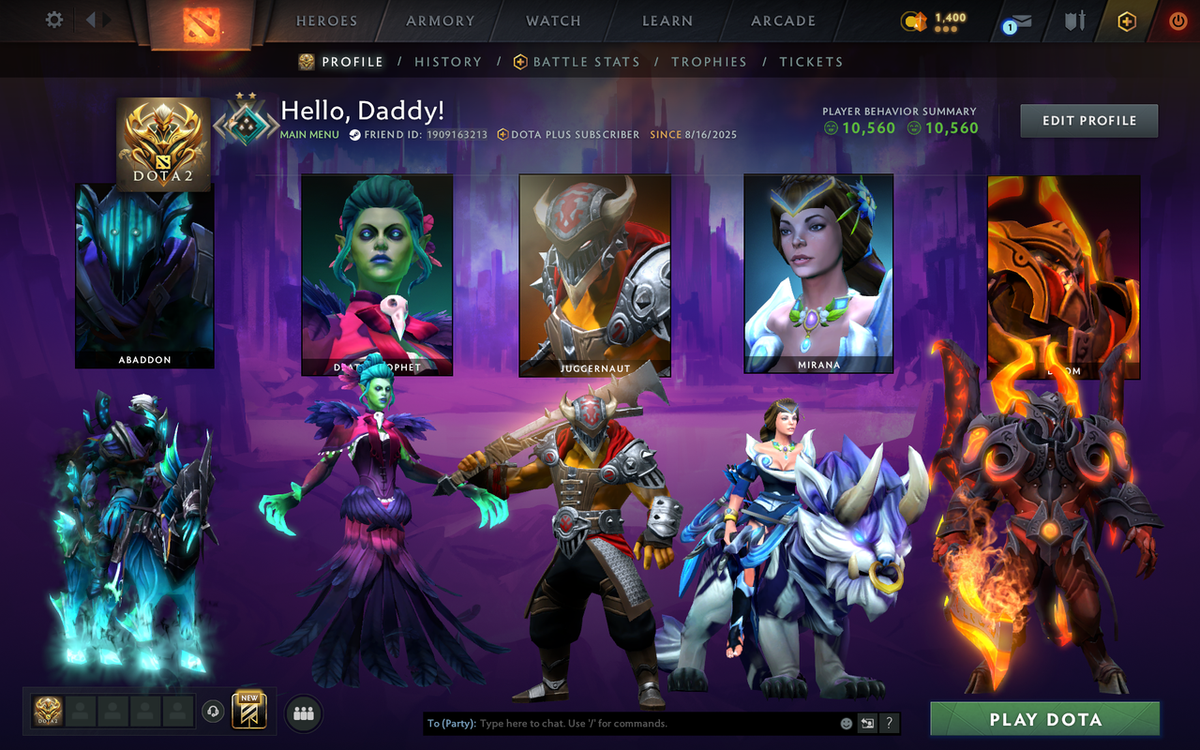
Task: Open the settings gear menu
Action: (54, 20)
